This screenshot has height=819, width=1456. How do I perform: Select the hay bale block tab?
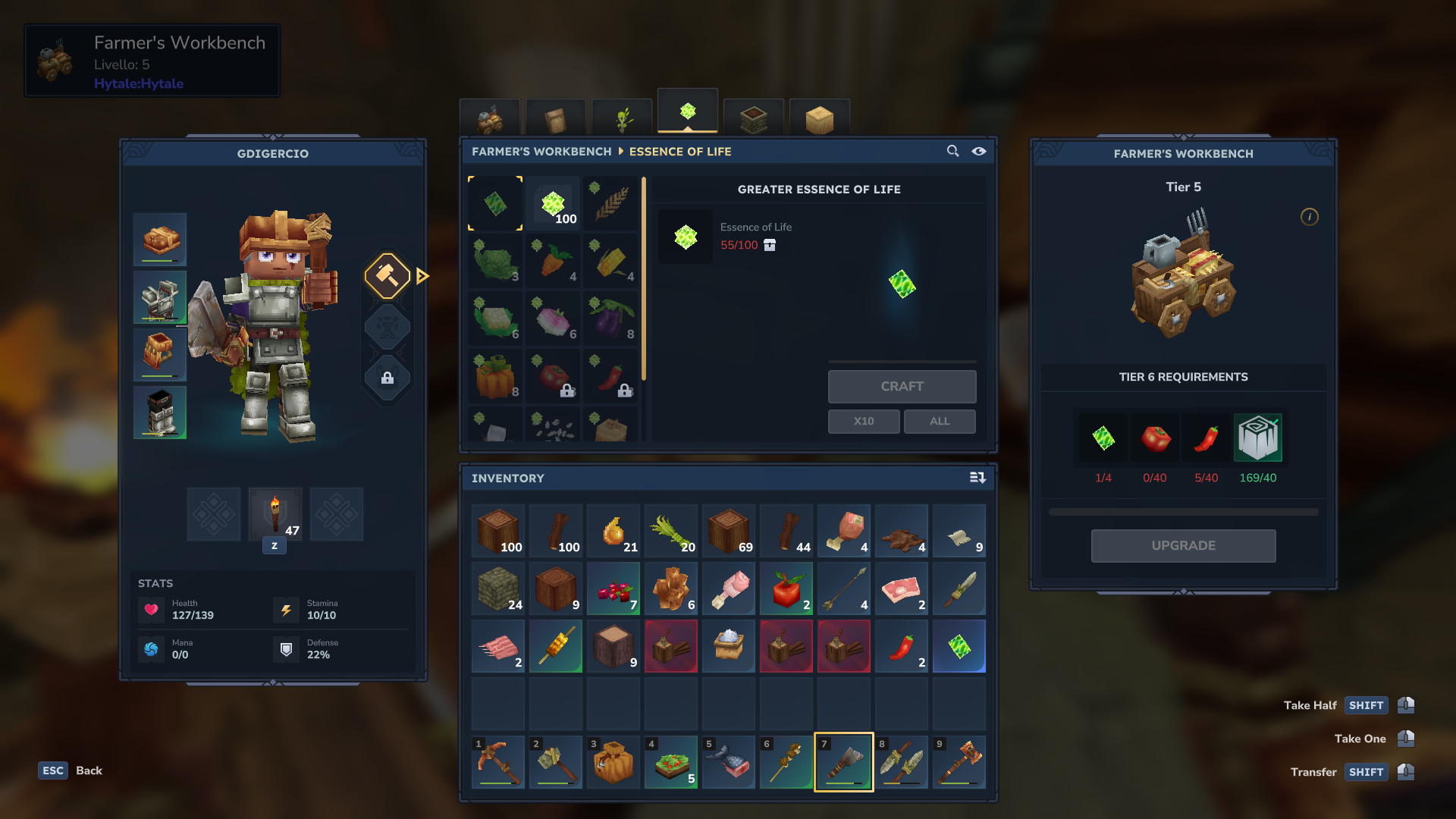tap(820, 119)
